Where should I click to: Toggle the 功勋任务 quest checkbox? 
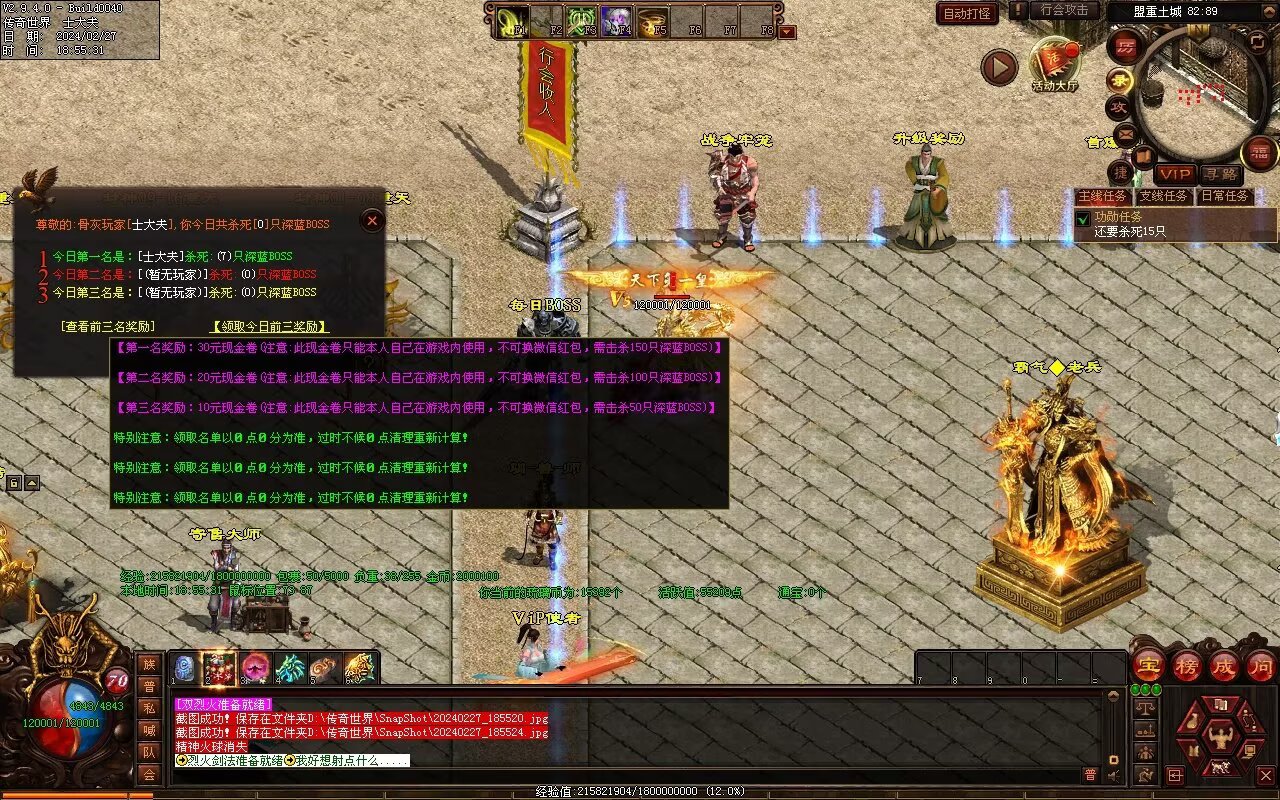[1083, 218]
